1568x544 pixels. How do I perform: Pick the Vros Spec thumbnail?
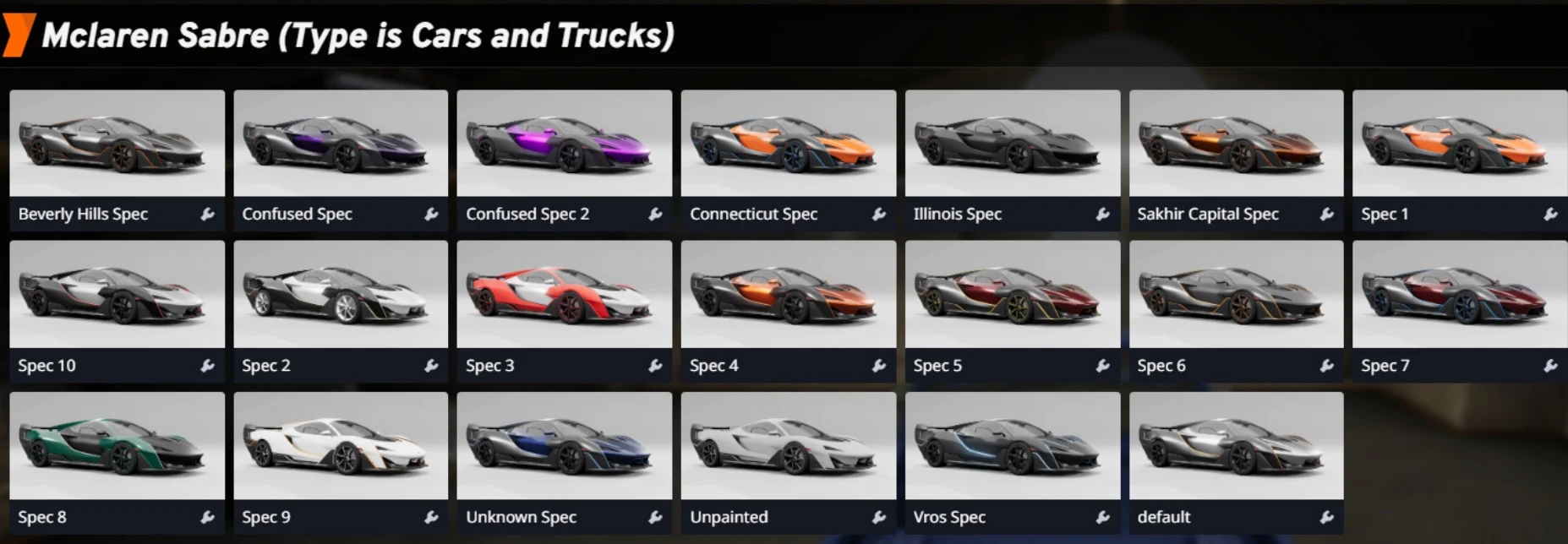click(x=1012, y=446)
